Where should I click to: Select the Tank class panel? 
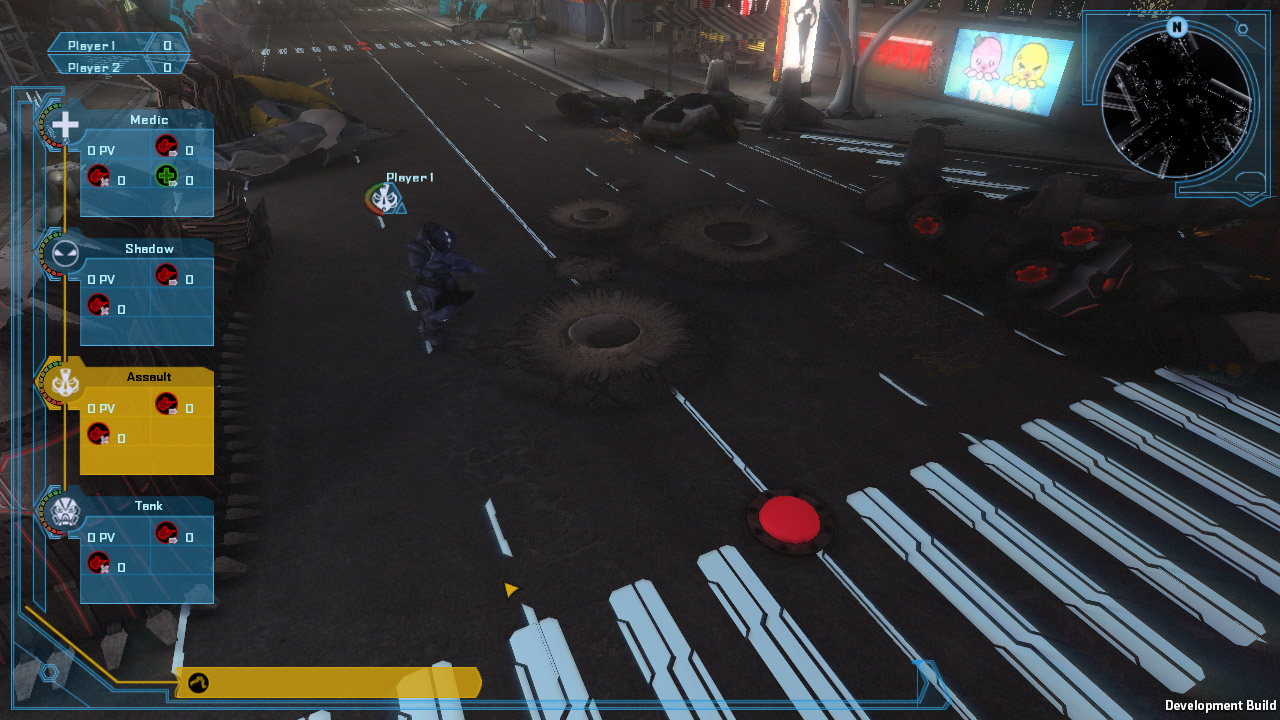click(x=146, y=551)
